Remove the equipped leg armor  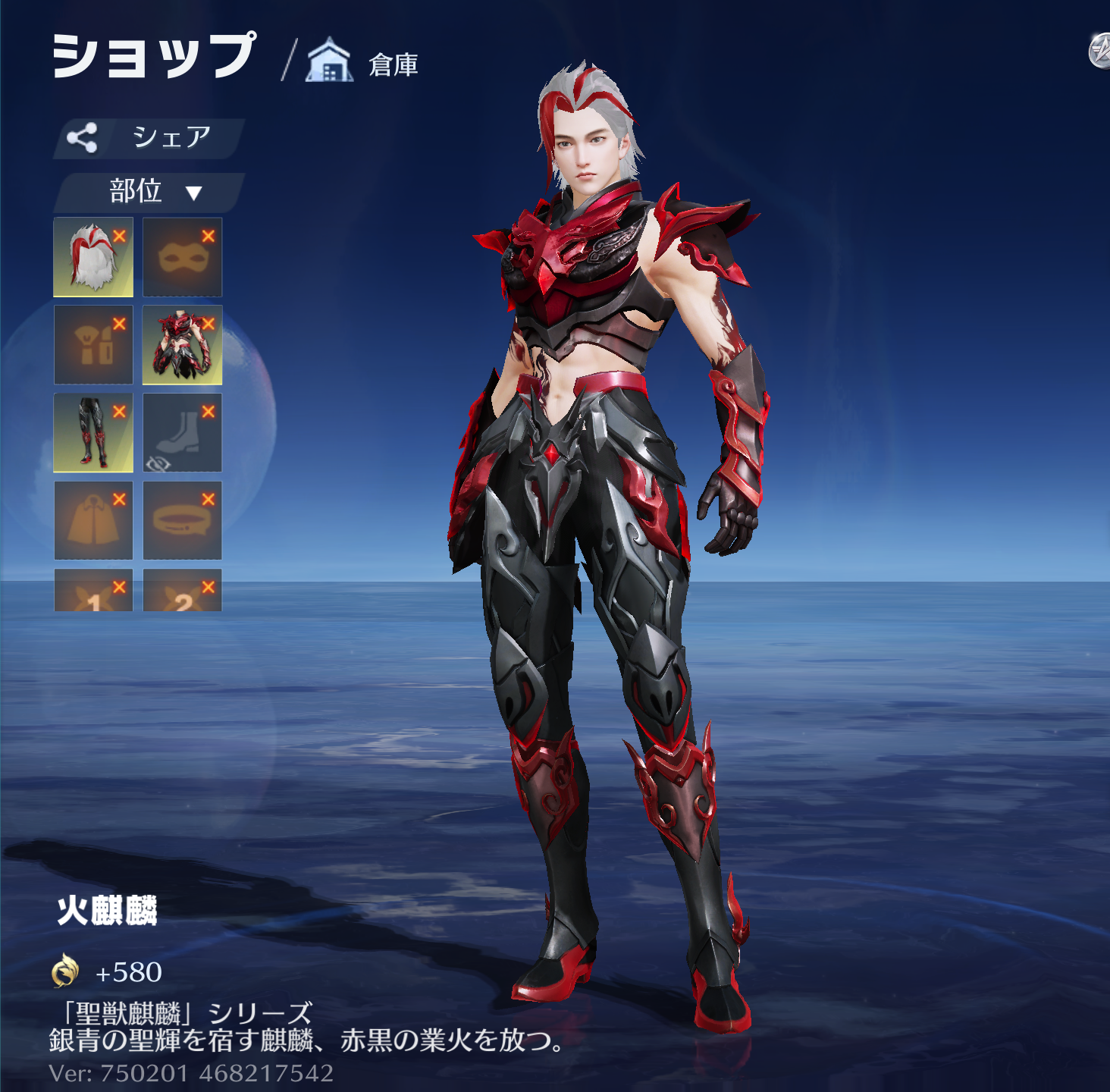(x=119, y=411)
